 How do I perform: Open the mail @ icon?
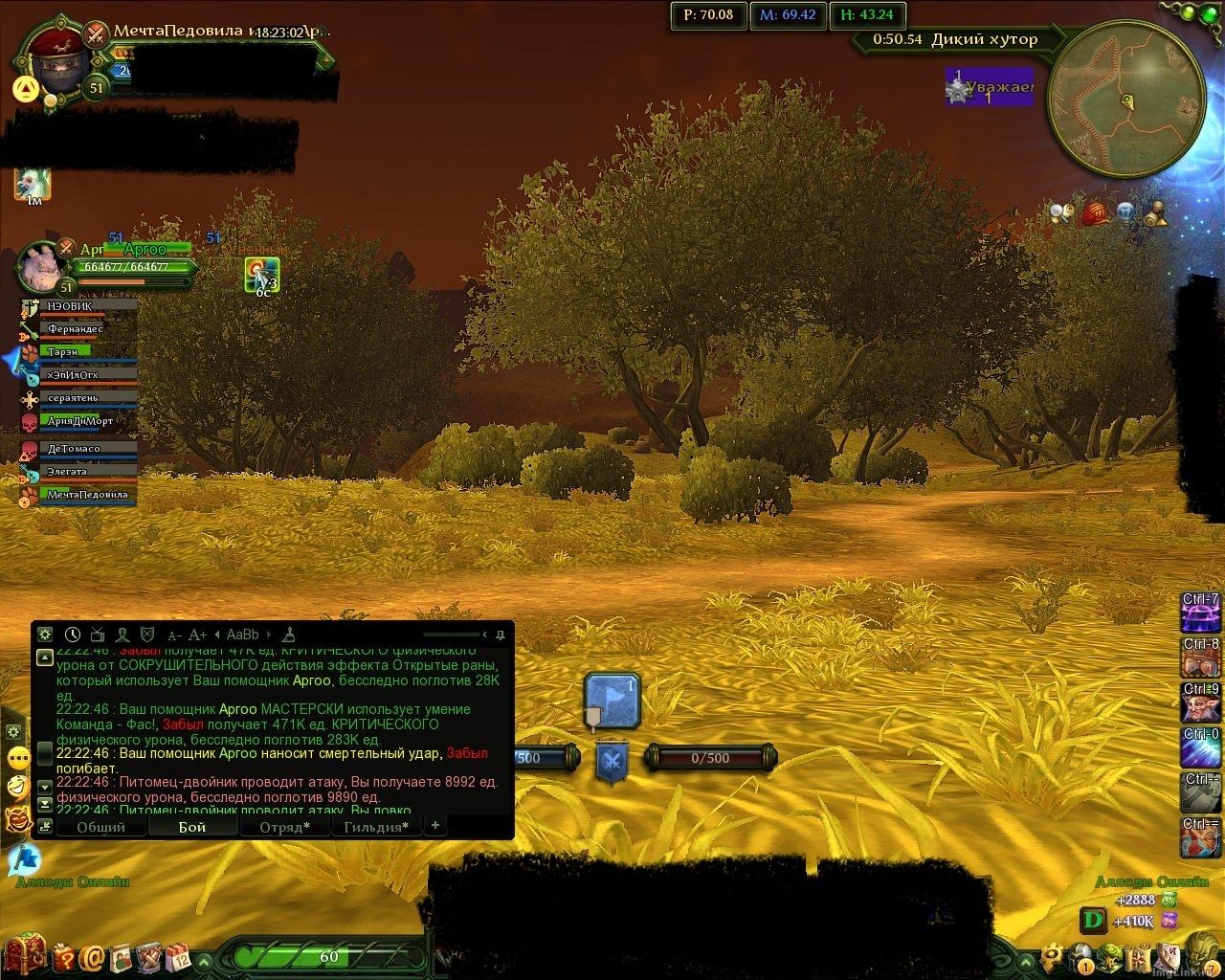coord(93,956)
